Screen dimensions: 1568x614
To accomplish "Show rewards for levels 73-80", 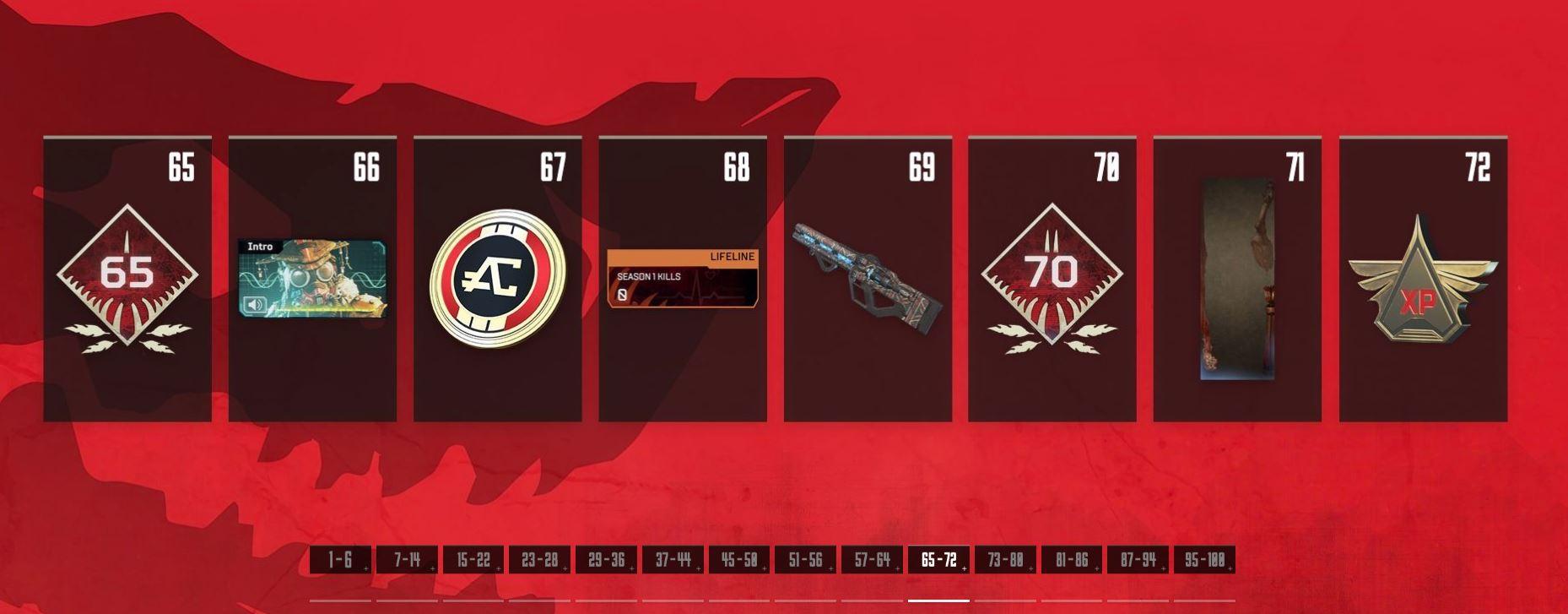I will point(1005,560).
